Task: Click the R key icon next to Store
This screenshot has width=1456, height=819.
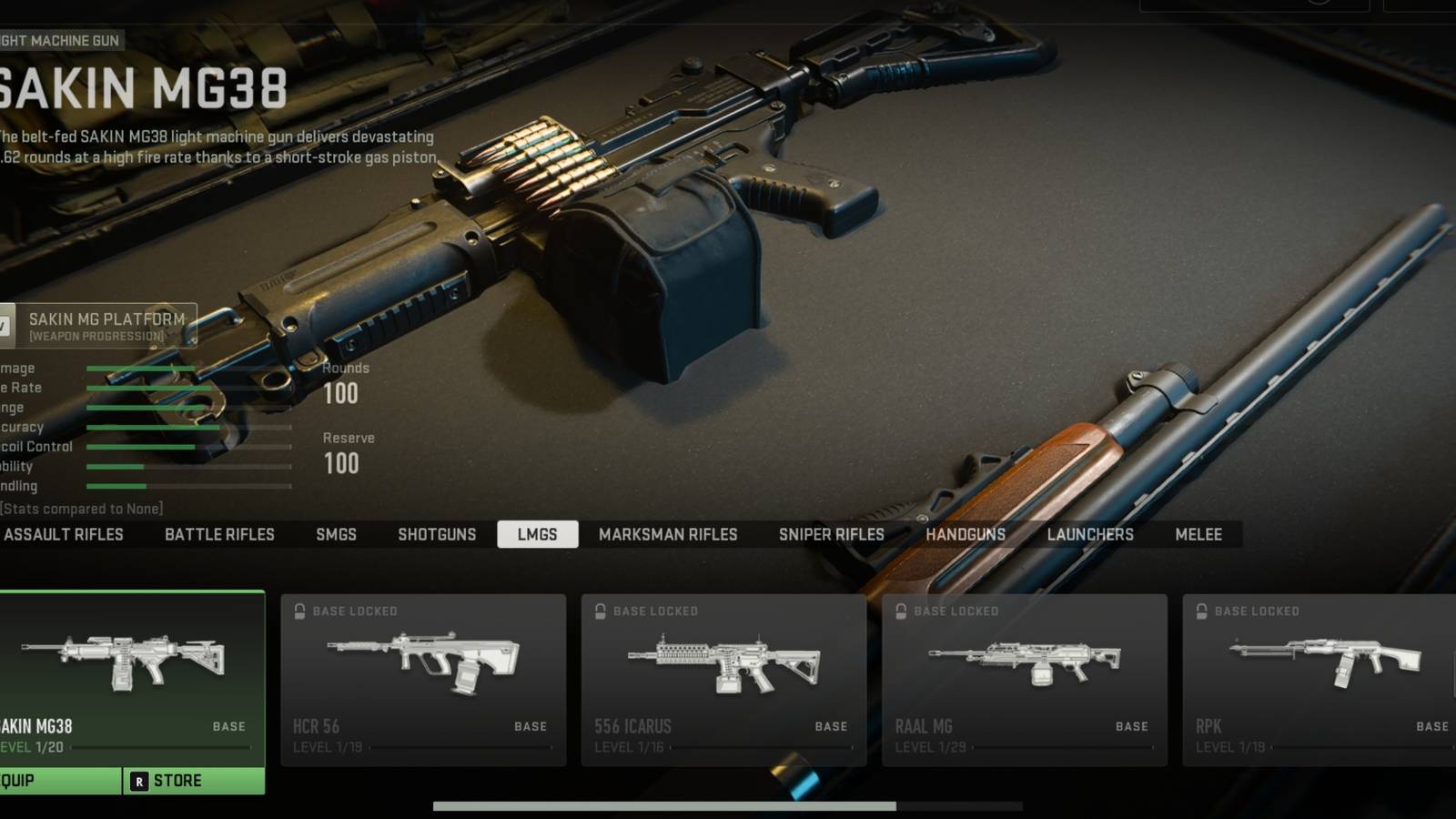Action: [138, 780]
